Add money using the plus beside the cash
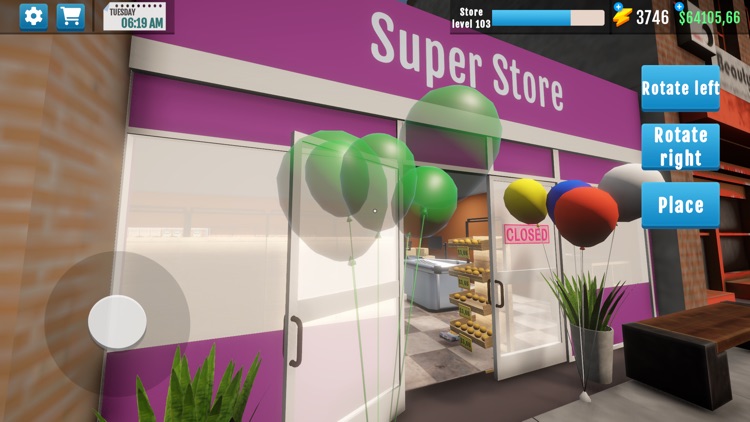The height and width of the screenshot is (422, 750). (x=680, y=7)
